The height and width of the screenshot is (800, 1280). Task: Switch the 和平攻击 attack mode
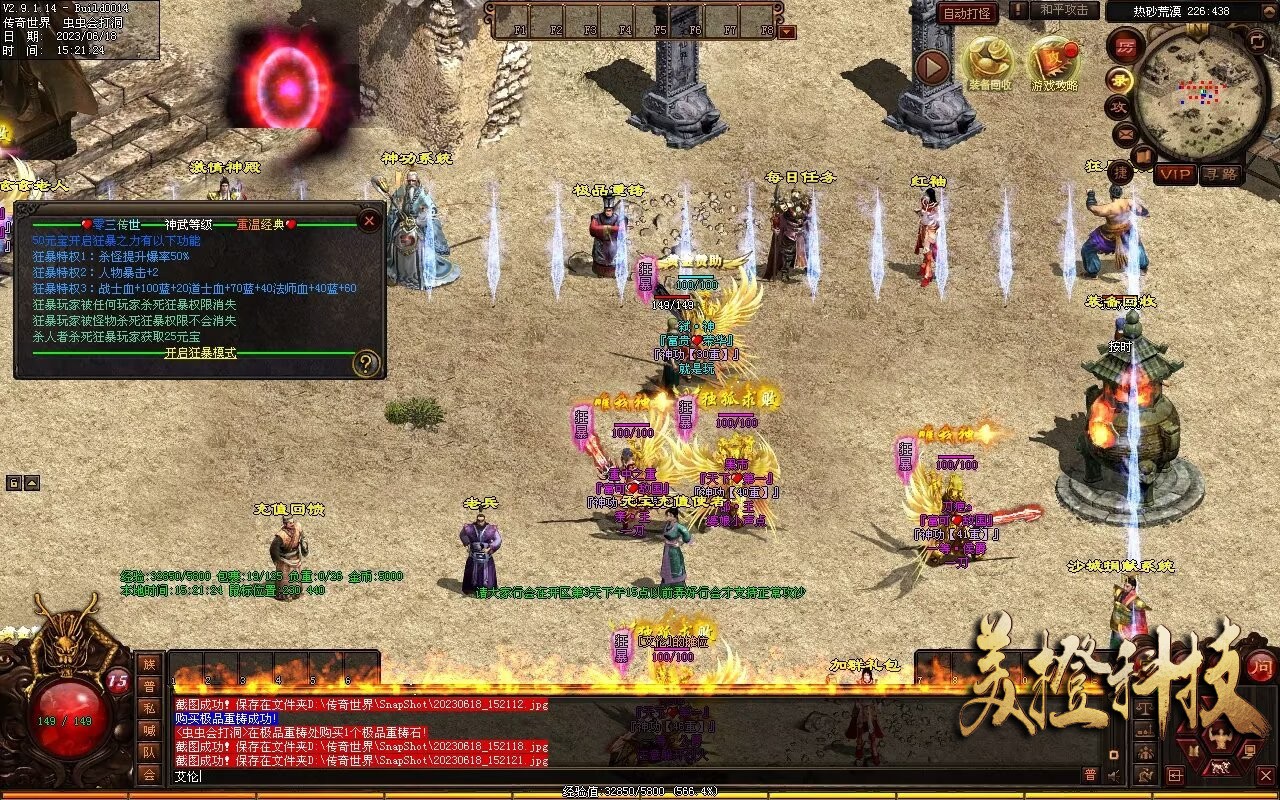pyautogui.click(x=1063, y=10)
